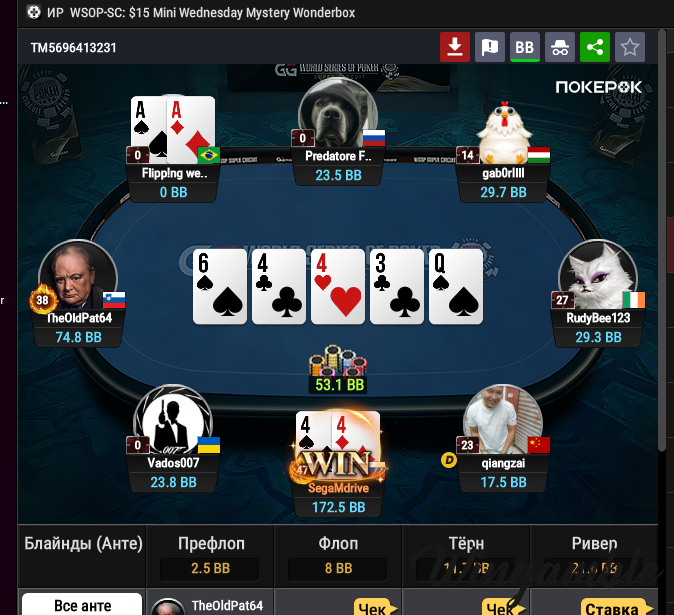Enable incognito mode with the hat-and-glasses icon
Viewport: 674px width, 615px height.
[x=559, y=47]
